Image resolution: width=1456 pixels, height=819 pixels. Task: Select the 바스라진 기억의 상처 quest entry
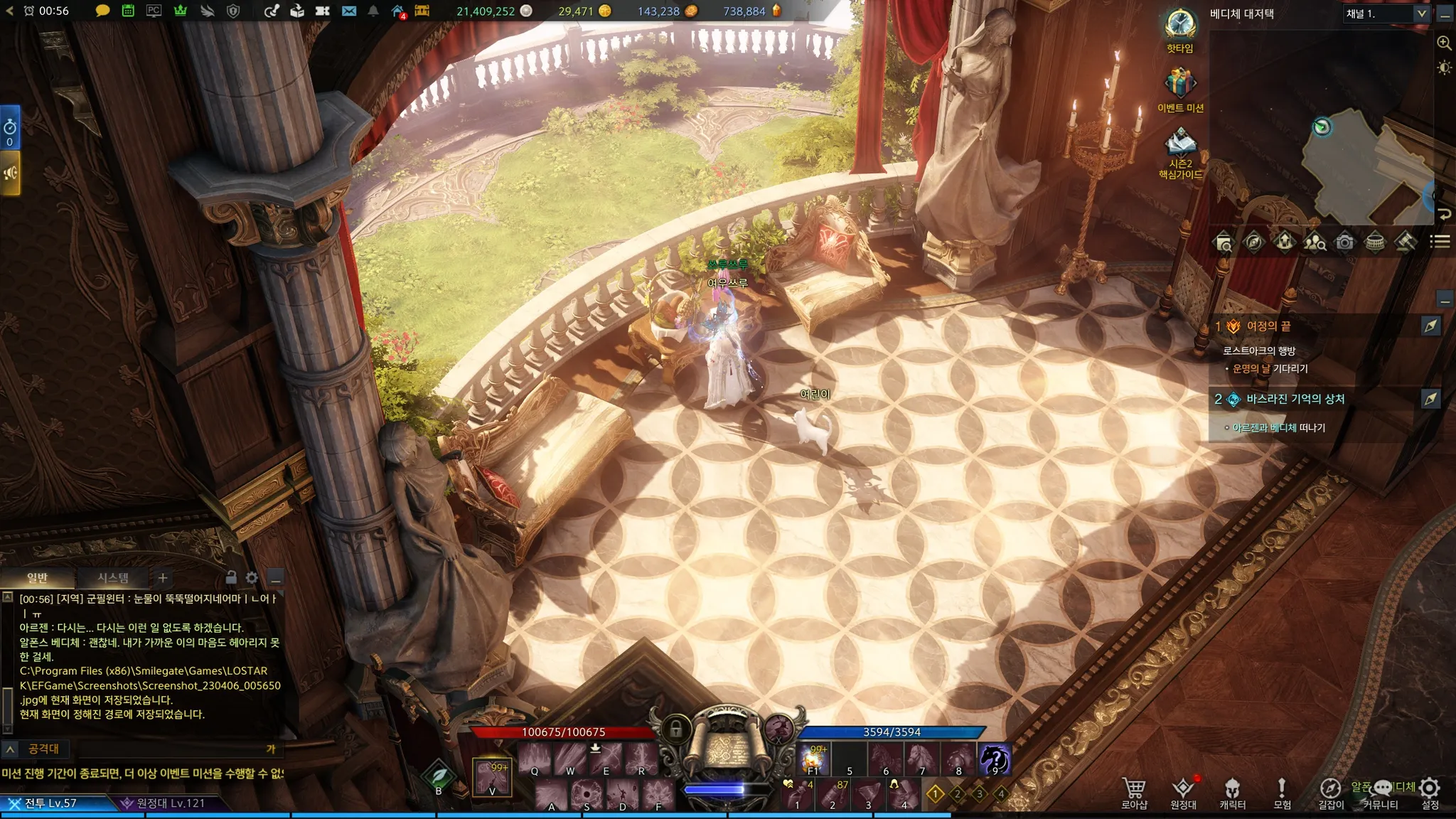pyautogui.click(x=1295, y=399)
